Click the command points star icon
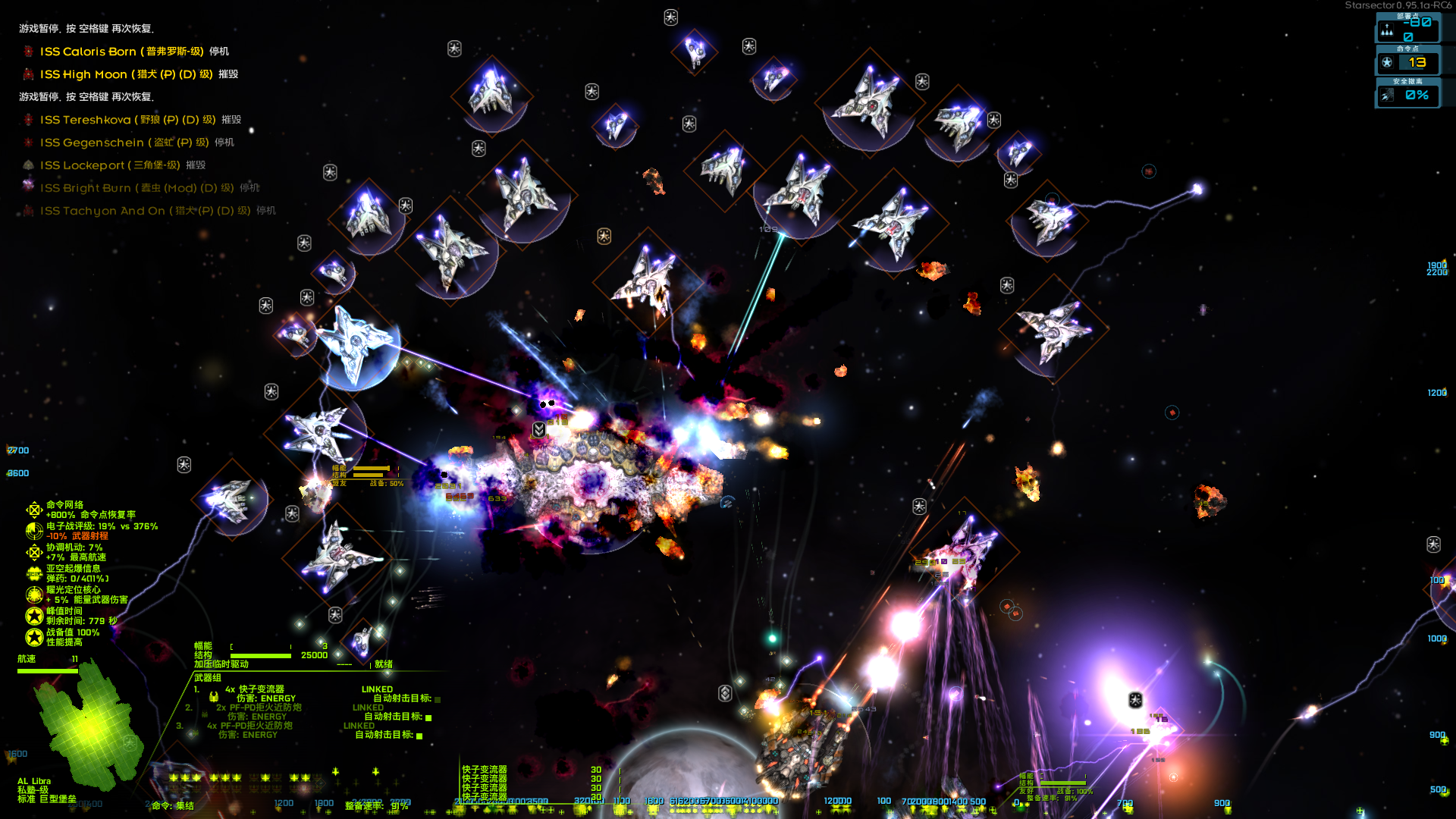The height and width of the screenshot is (819, 1456). pos(1387,63)
